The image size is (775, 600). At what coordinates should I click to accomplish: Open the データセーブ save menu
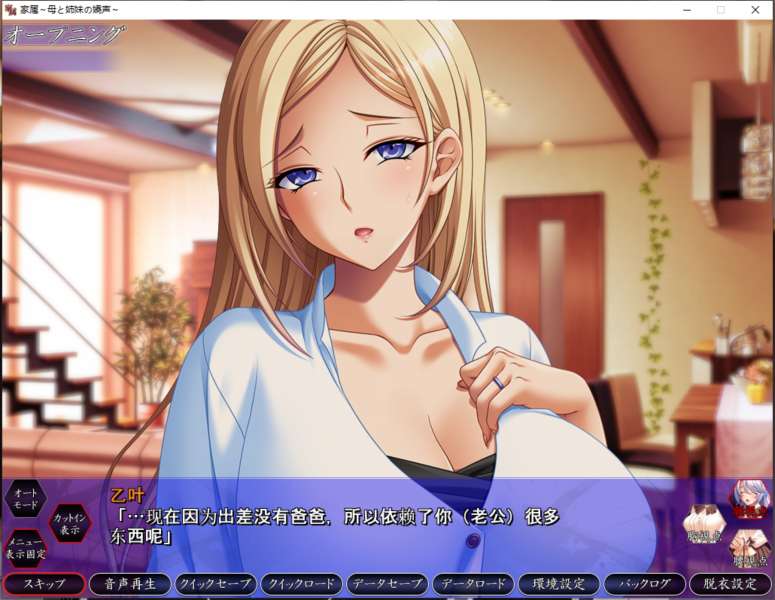(387, 584)
